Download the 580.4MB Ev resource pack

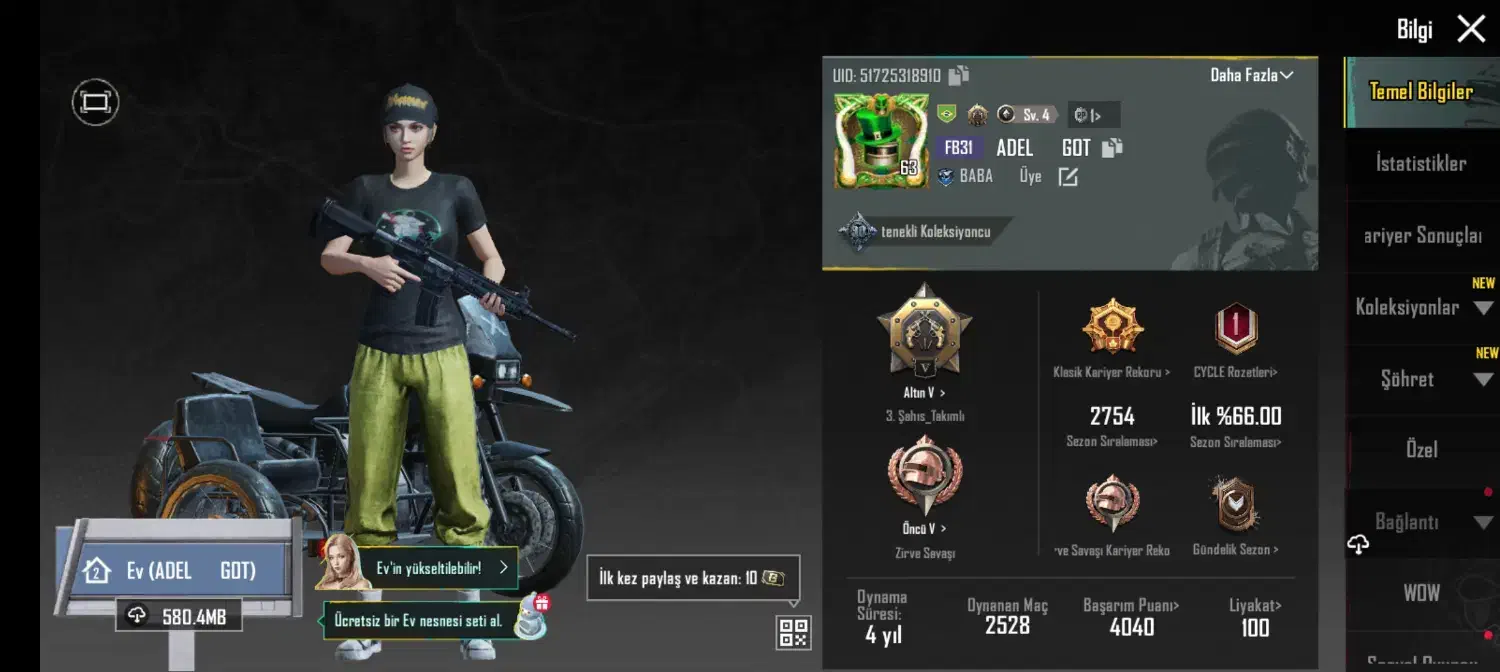pos(179,616)
